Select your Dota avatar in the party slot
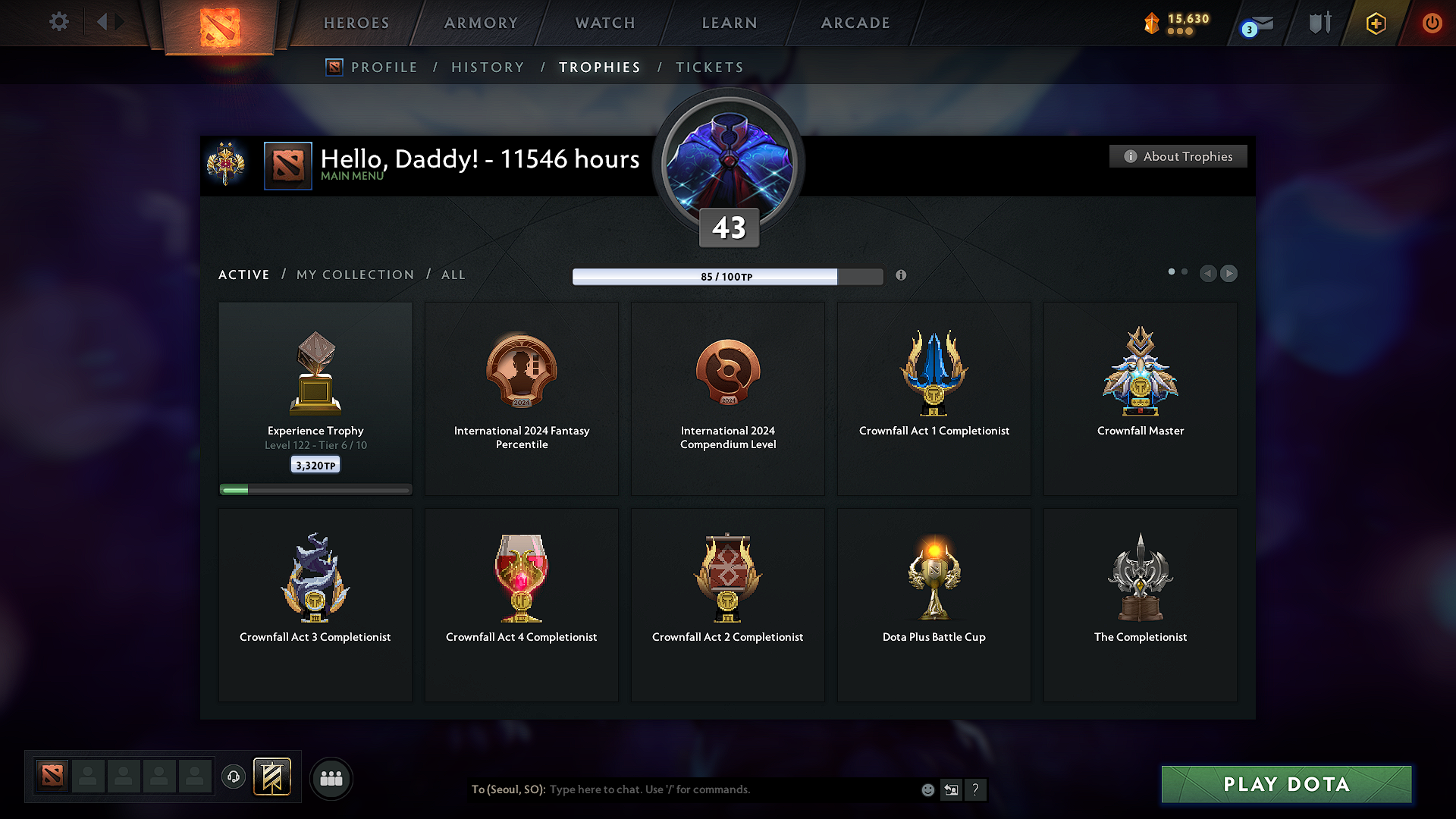 [x=51, y=777]
